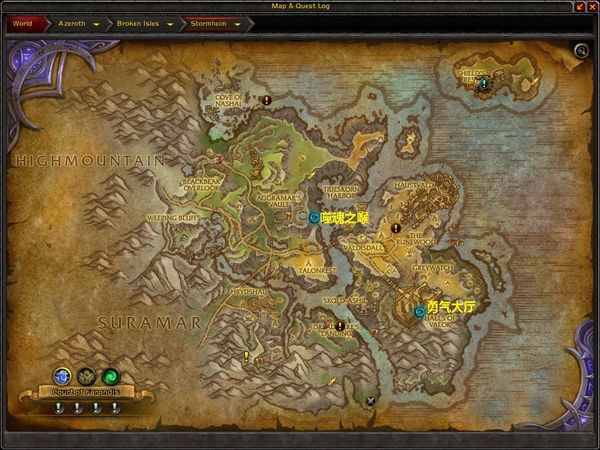600x450 pixels.
Task: Select the blue Court of Farondis emissary icon
Action: click(62, 376)
